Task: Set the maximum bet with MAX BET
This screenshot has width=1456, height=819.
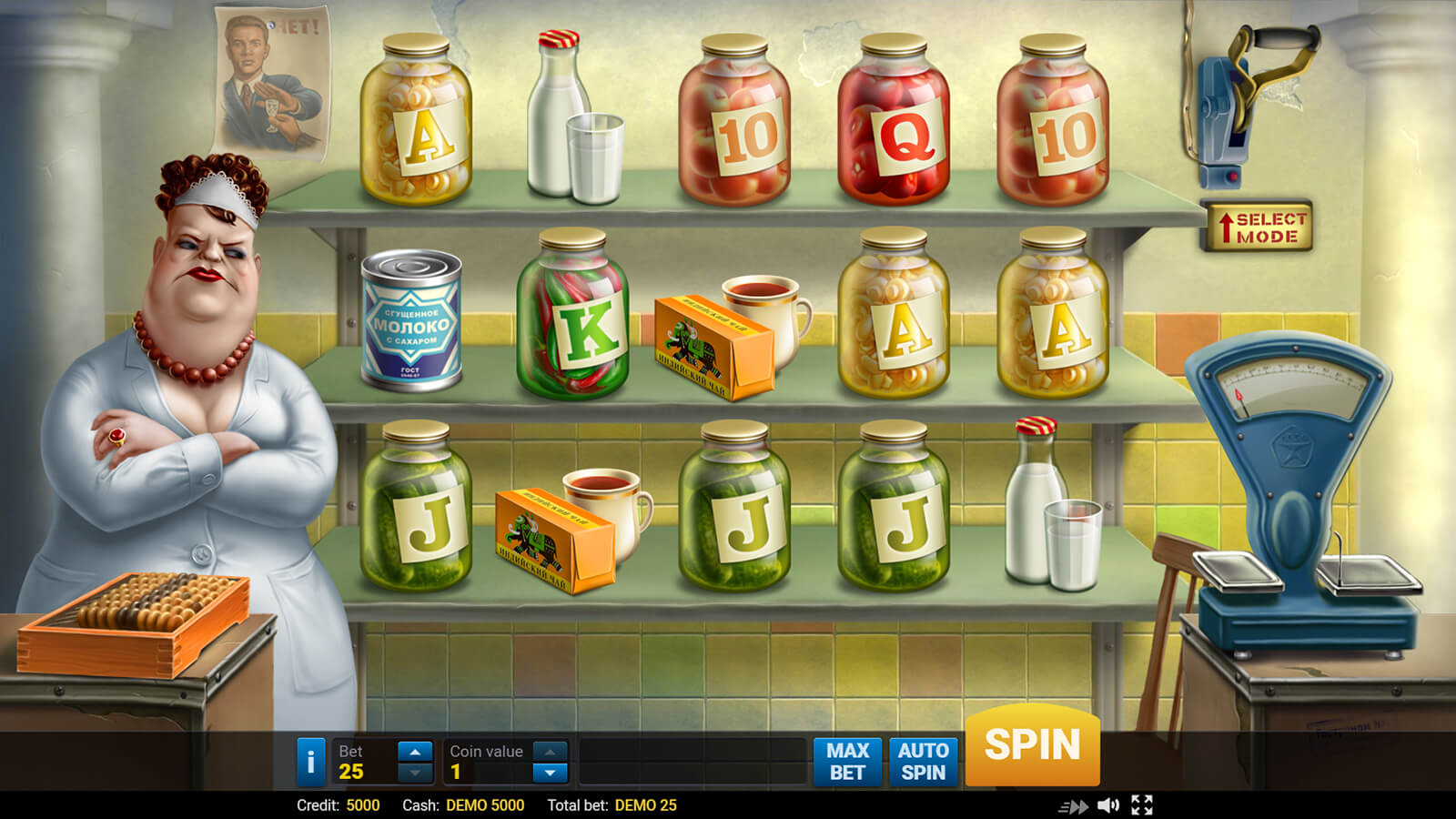Action: coord(847,762)
